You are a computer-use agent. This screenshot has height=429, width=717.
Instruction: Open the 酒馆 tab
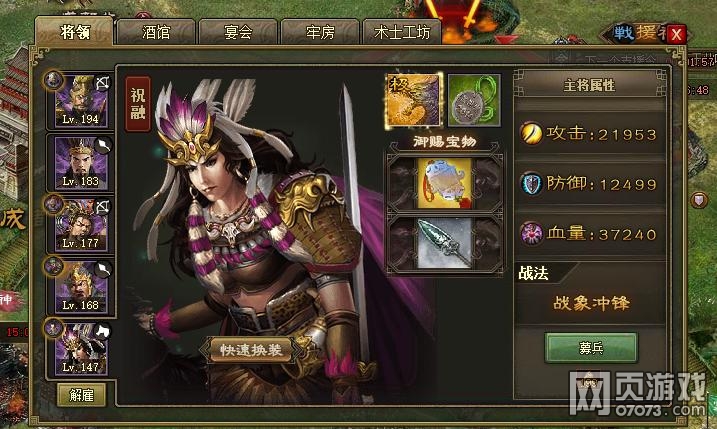tap(155, 32)
